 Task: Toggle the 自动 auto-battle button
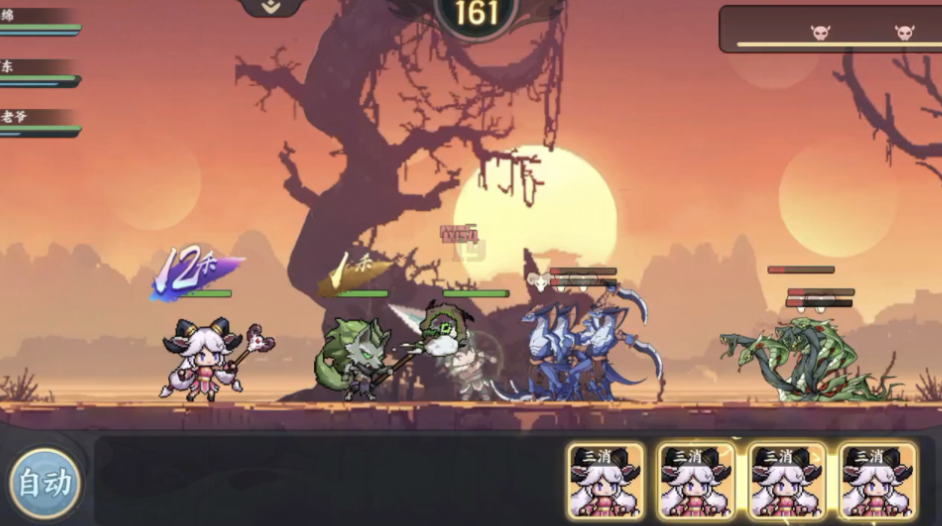pos(45,484)
